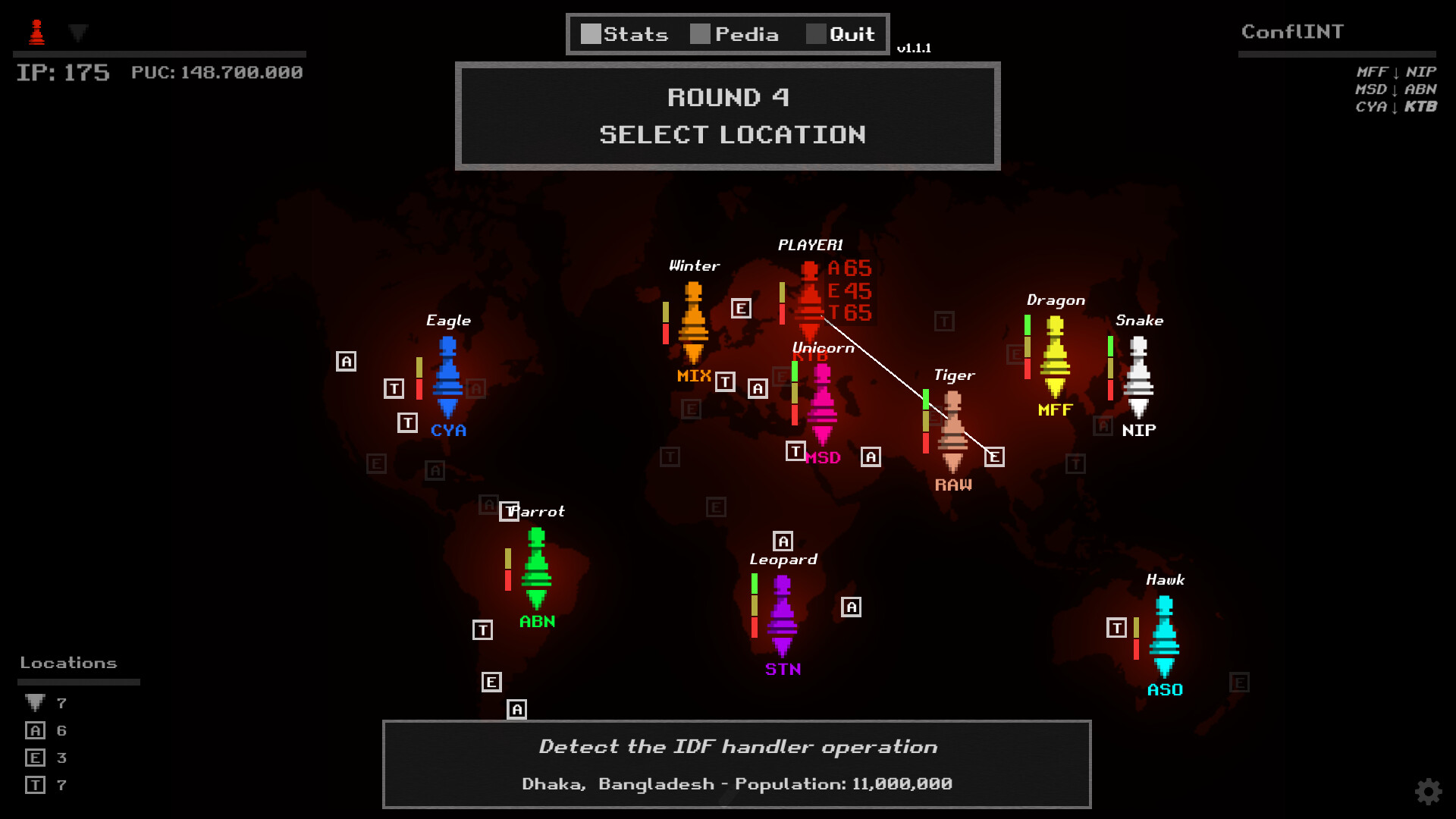Screen dimensions: 1456x819
Task: Expand the Locations panel
Action: [x=70, y=662]
